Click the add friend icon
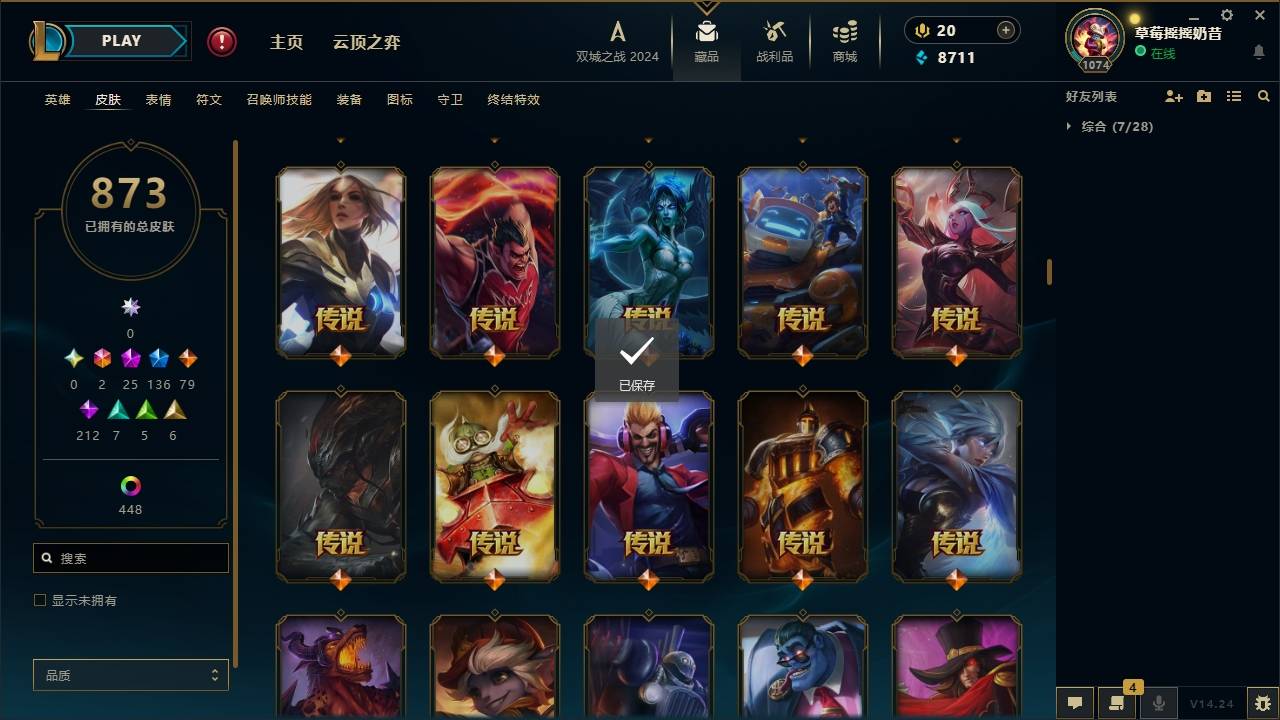1280x720 pixels. (x=1175, y=96)
